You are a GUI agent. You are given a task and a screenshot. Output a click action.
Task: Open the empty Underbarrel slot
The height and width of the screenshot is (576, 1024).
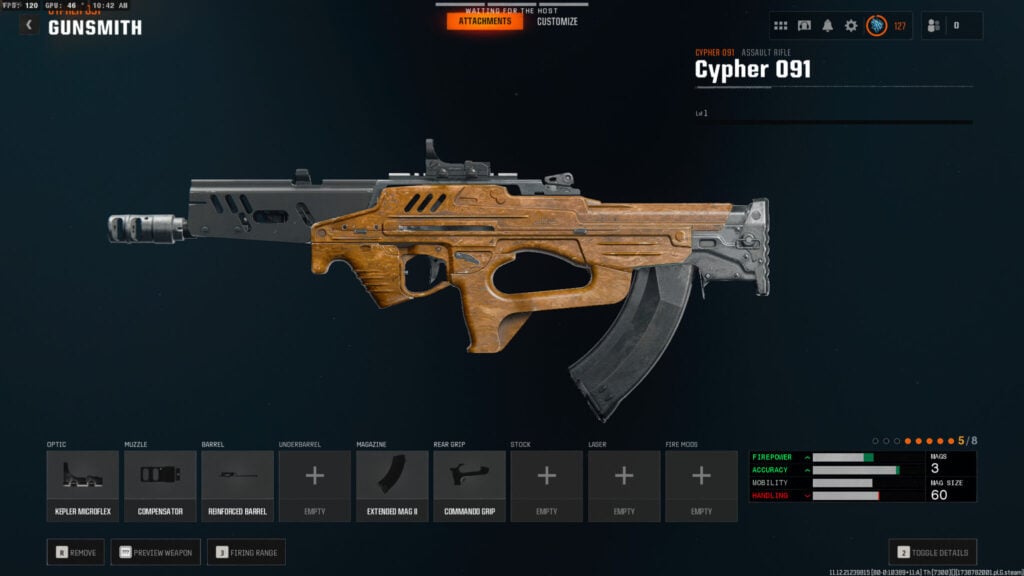tap(315, 486)
